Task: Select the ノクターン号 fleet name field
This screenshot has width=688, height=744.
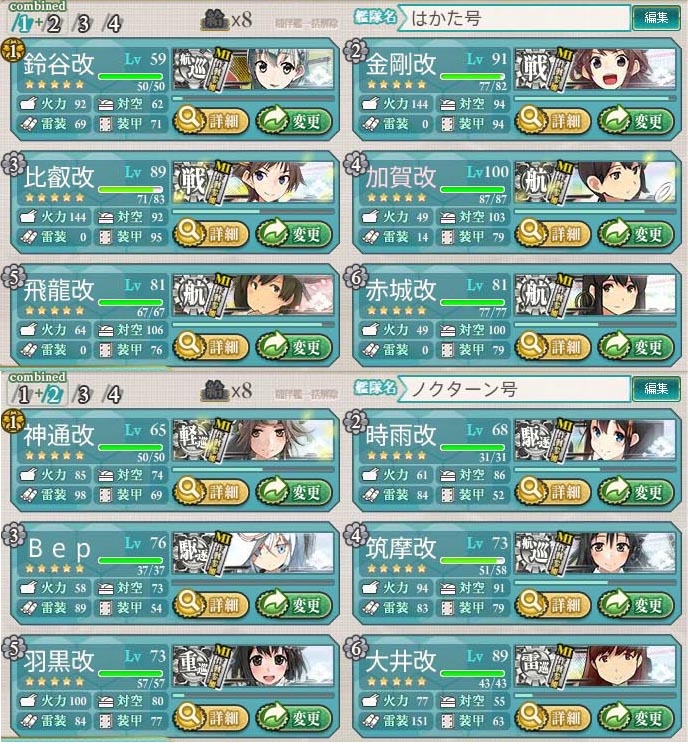Action: click(x=518, y=389)
